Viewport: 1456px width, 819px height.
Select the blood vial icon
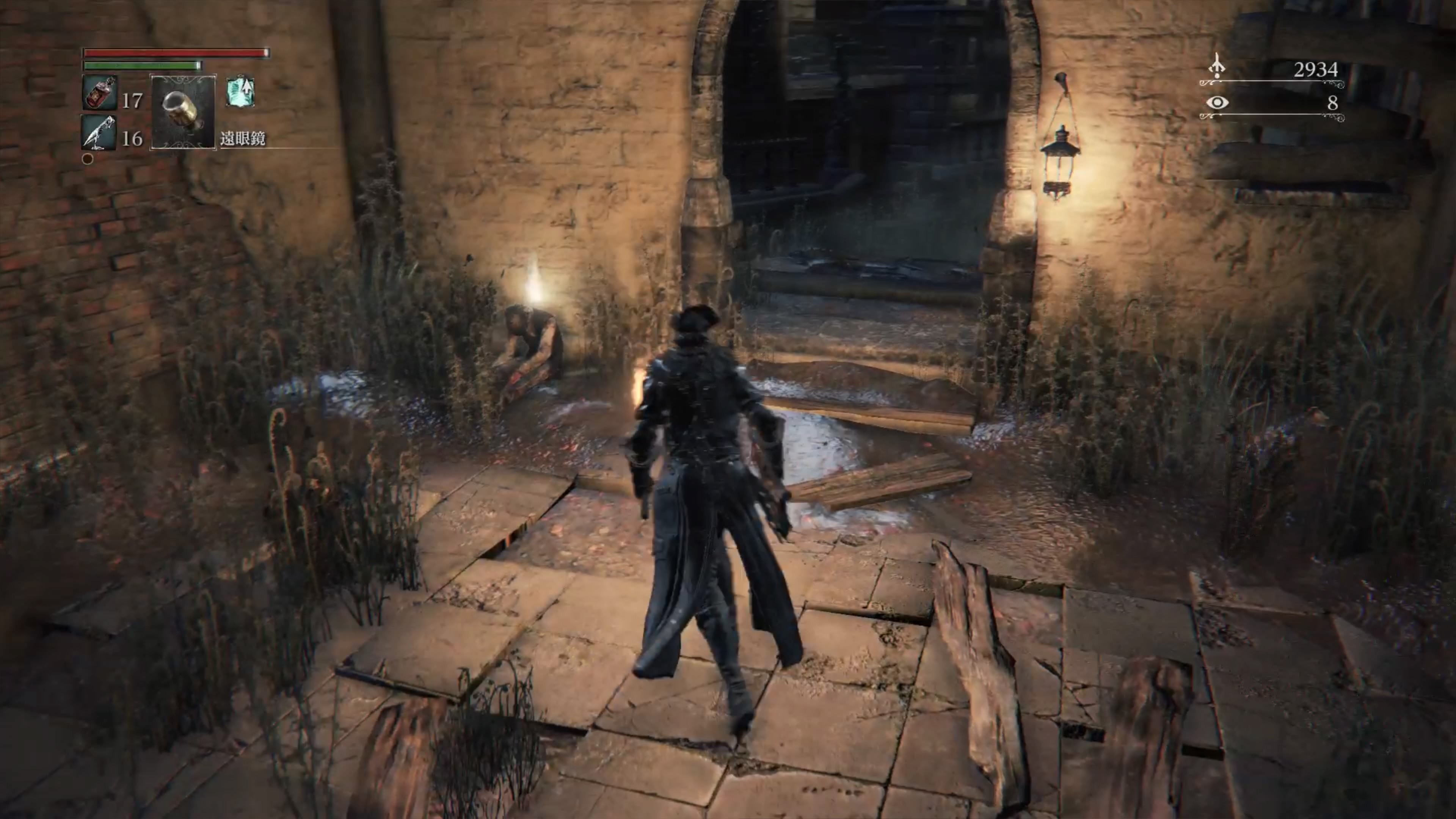100,93
